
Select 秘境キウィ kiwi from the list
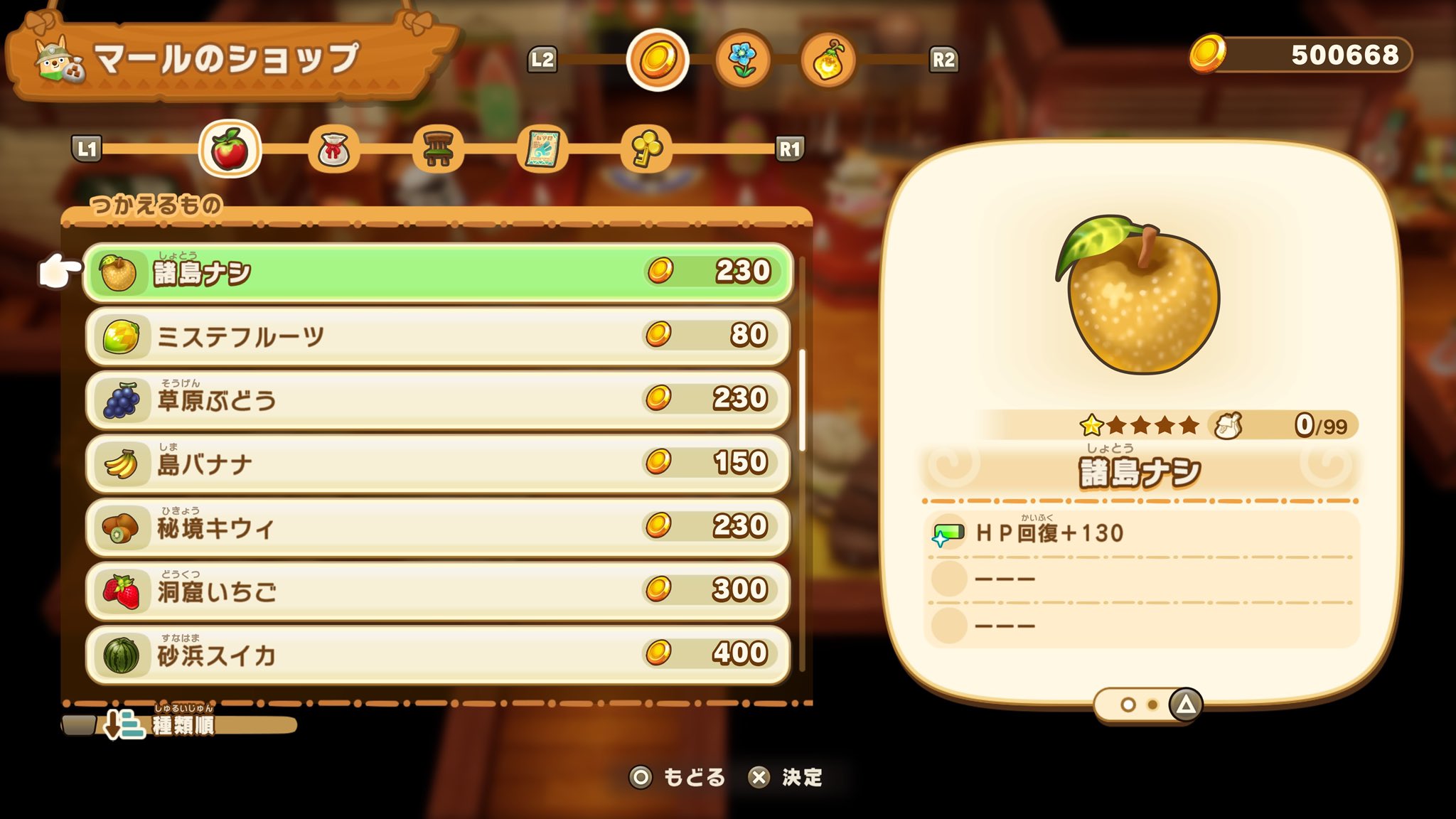pyautogui.click(x=437, y=527)
